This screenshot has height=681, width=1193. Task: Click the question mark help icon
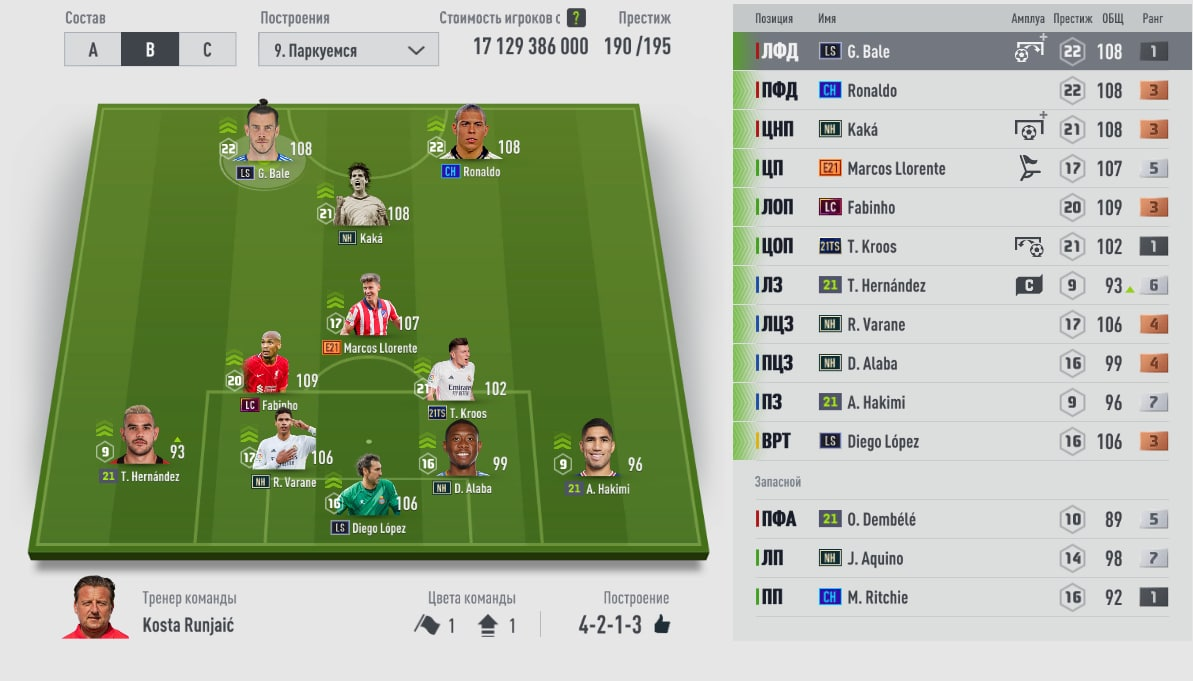[x=576, y=18]
